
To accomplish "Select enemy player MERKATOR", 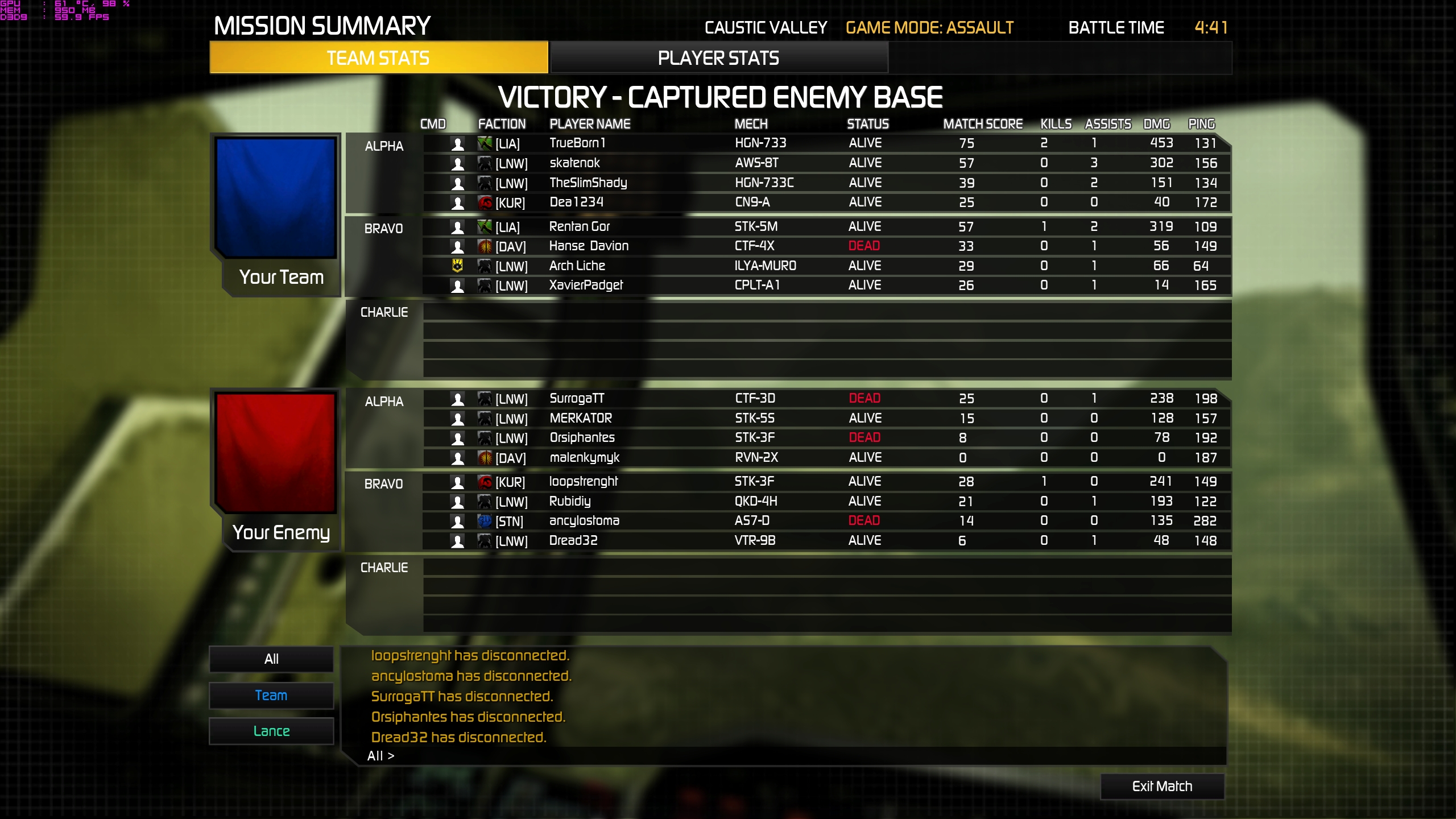I will pyautogui.click(x=581, y=419).
